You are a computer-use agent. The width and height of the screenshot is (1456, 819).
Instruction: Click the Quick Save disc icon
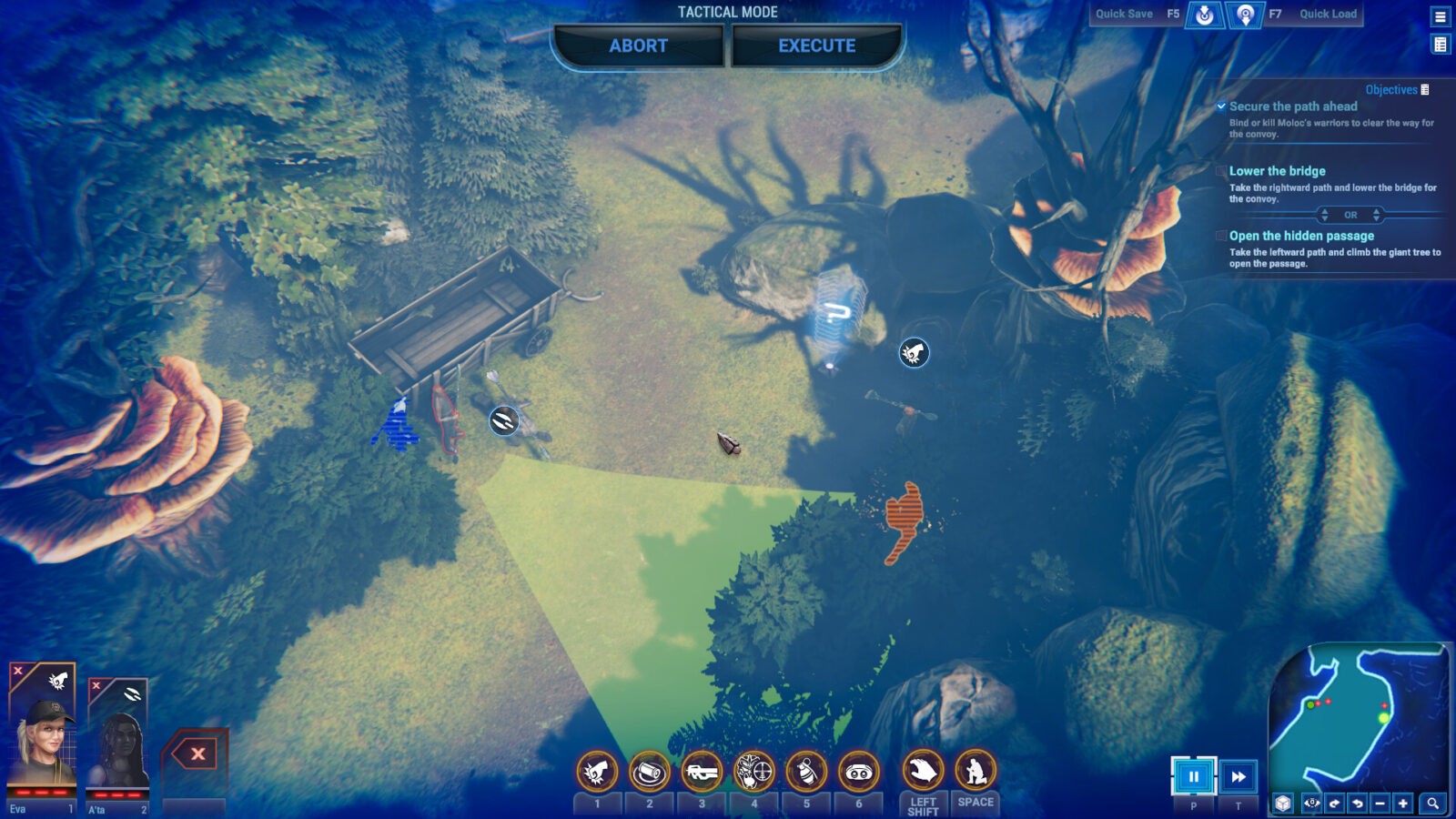pos(1205,15)
